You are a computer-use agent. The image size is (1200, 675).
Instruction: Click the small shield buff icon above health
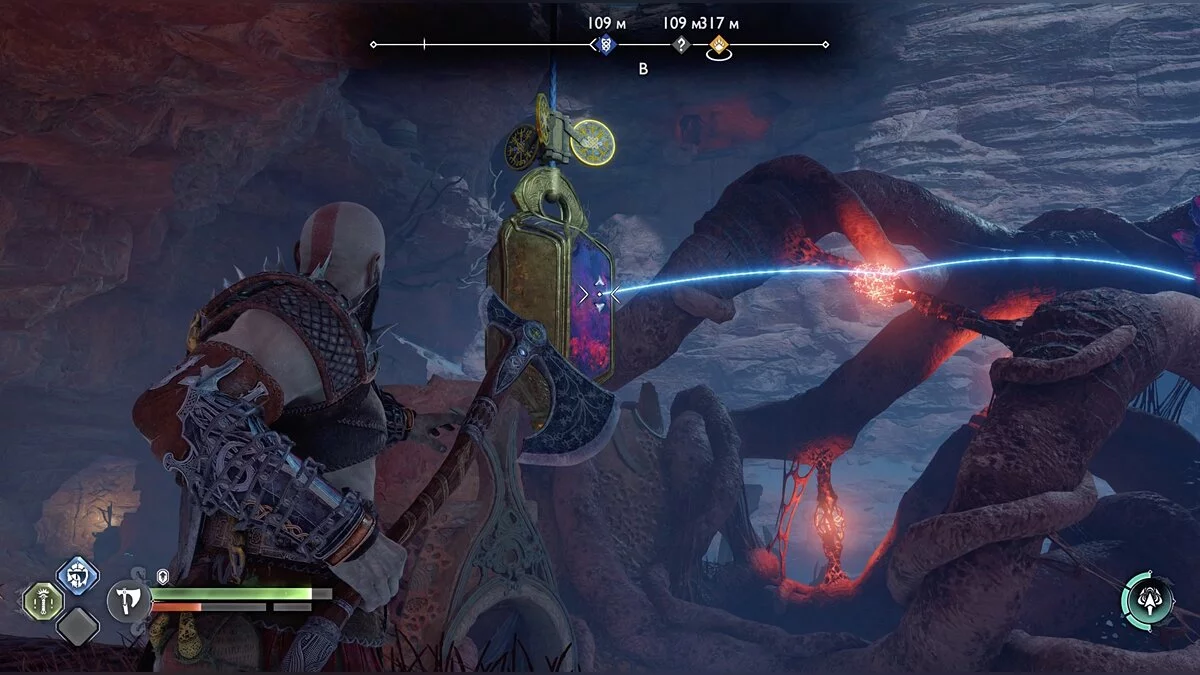[x=163, y=577]
